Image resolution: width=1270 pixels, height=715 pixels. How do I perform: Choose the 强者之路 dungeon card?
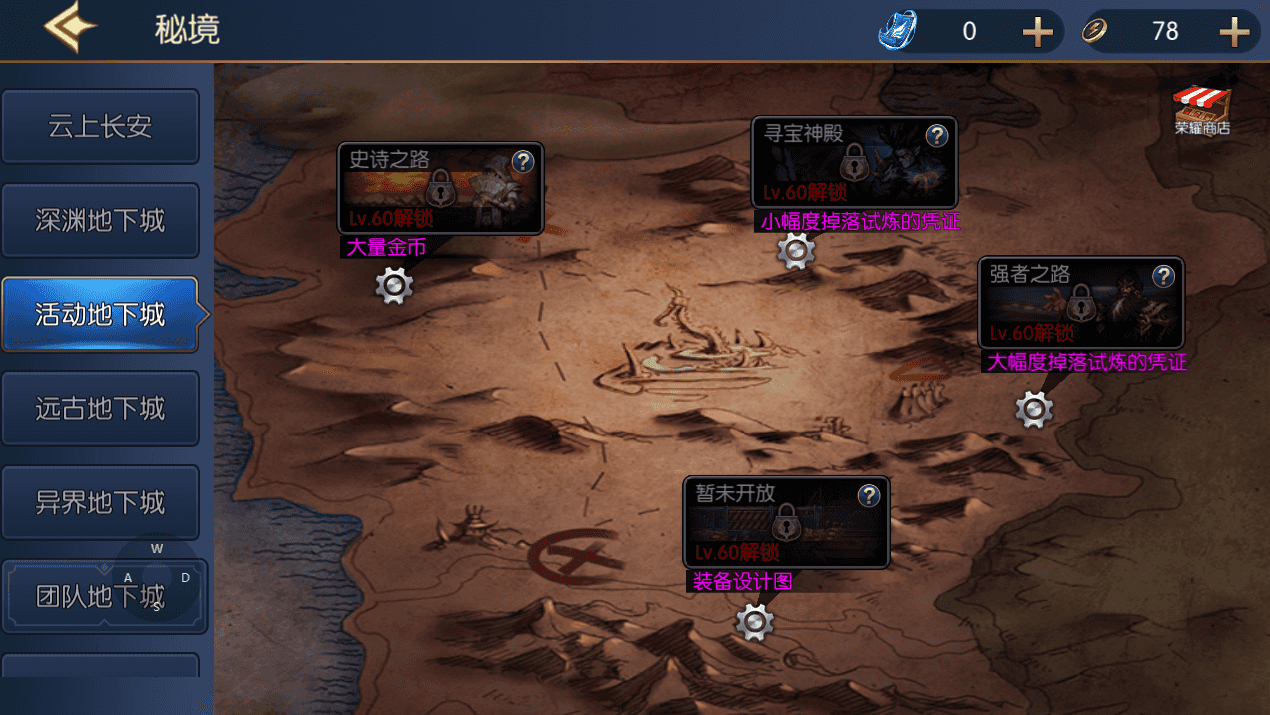pyautogui.click(x=1070, y=305)
